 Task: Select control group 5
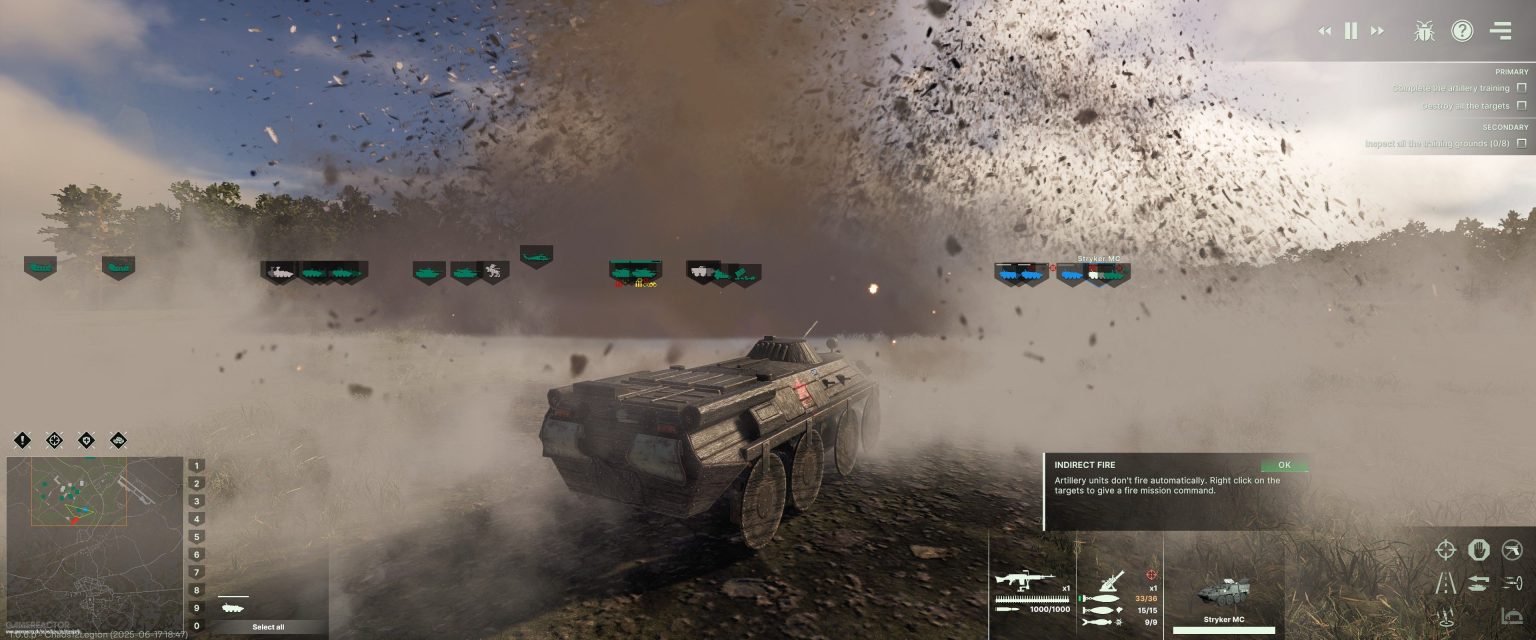click(197, 537)
